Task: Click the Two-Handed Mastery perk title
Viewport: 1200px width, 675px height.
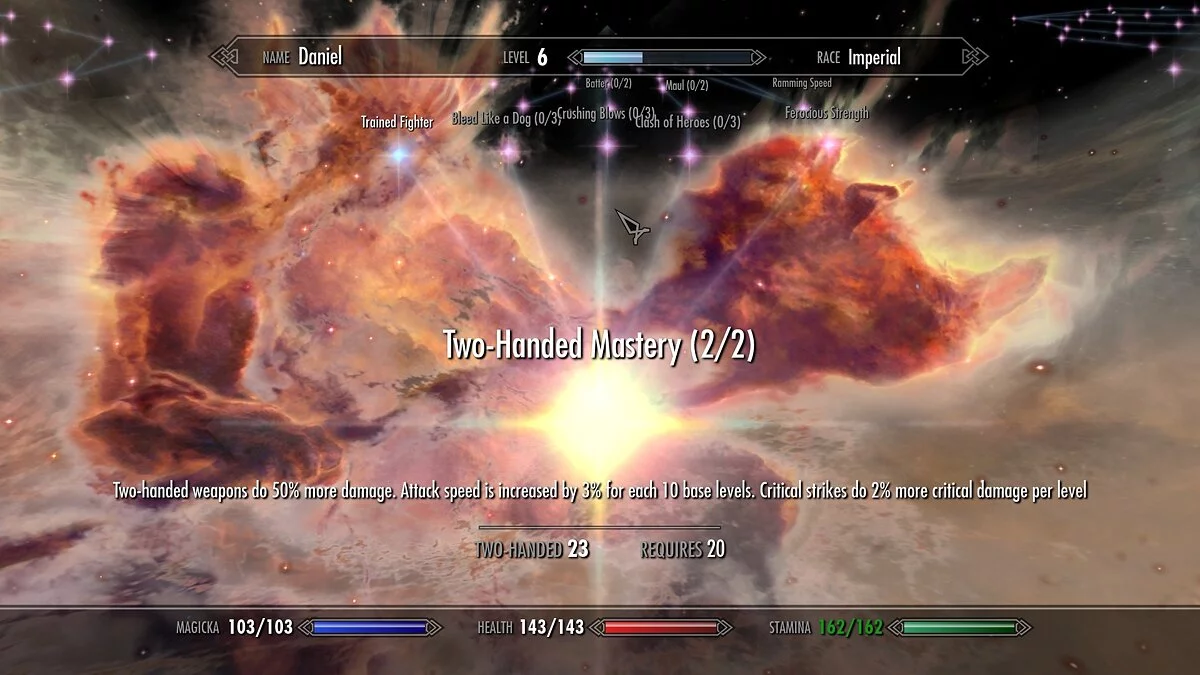Action: tap(599, 347)
